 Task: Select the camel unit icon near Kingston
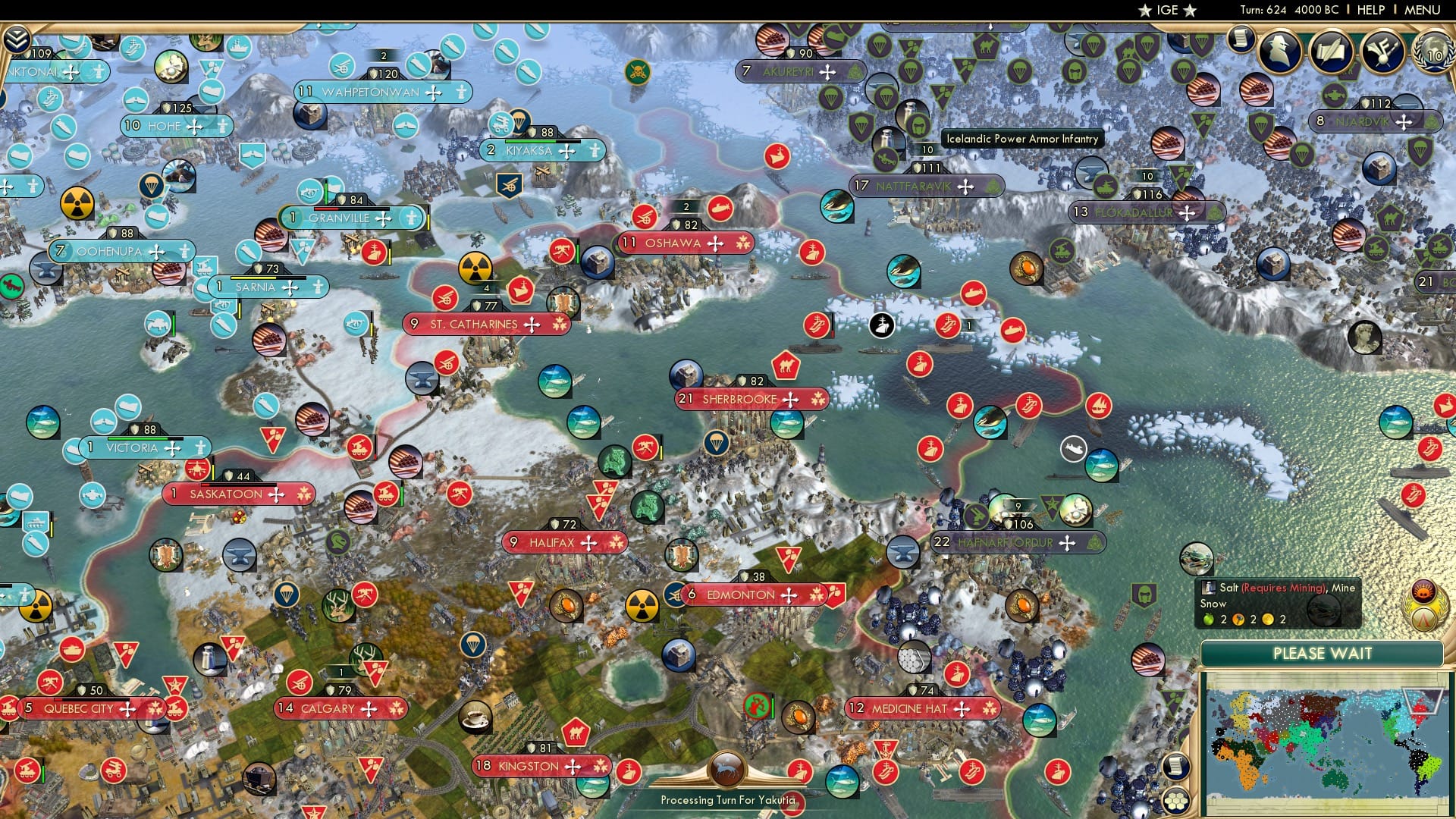click(x=576, y=732)
